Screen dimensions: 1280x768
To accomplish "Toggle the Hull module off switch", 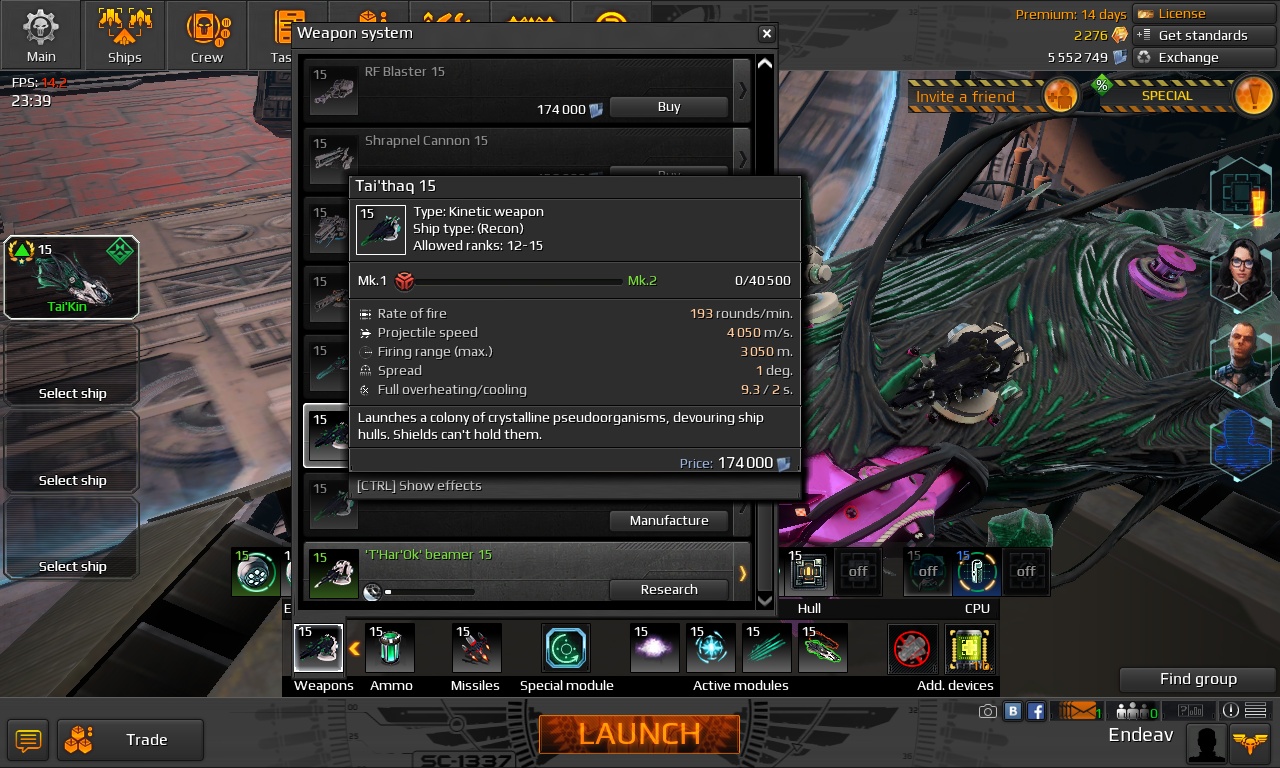I will point(858,571).
